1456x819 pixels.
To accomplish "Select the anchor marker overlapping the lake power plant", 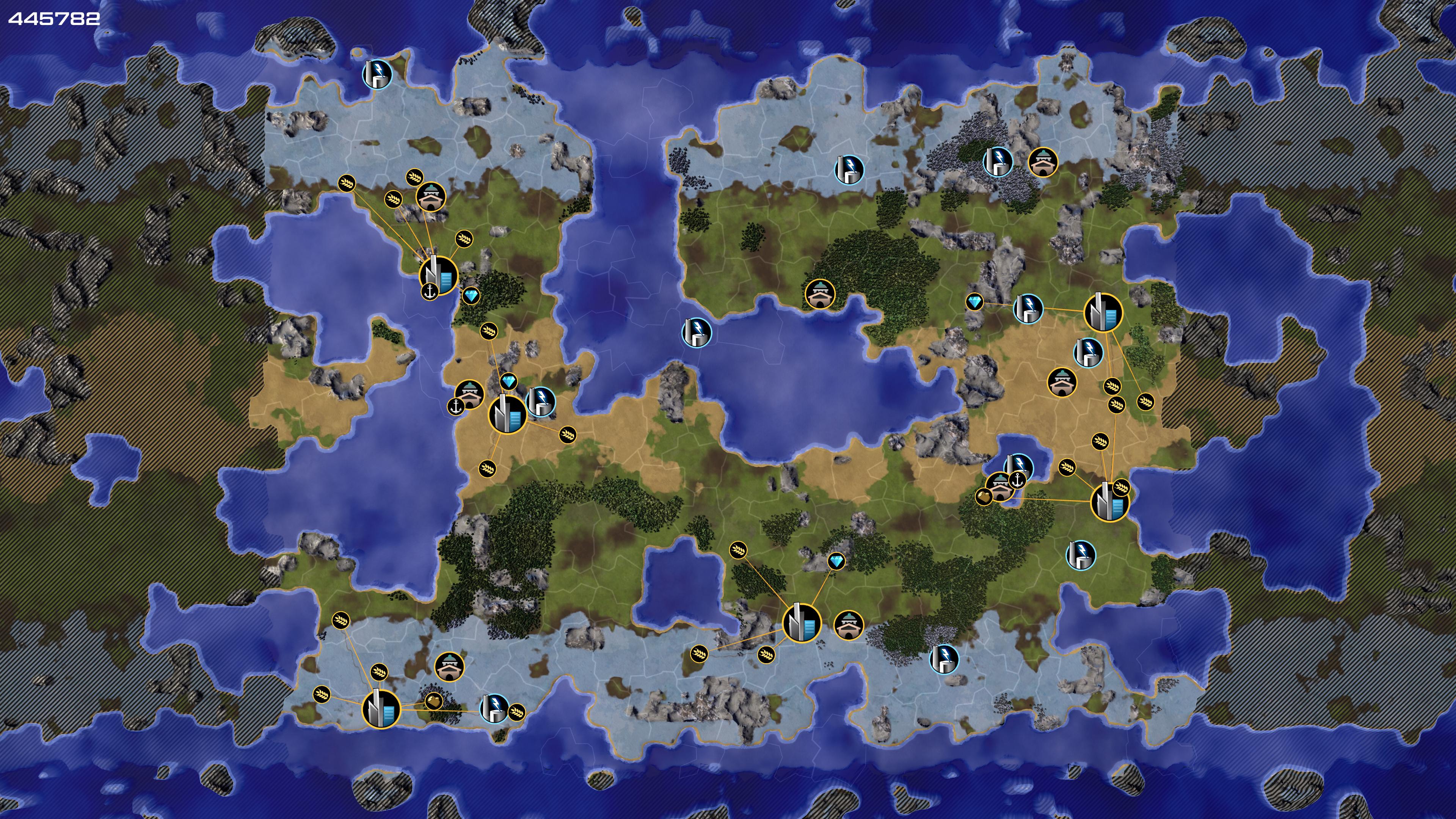I will [1017, 480].
